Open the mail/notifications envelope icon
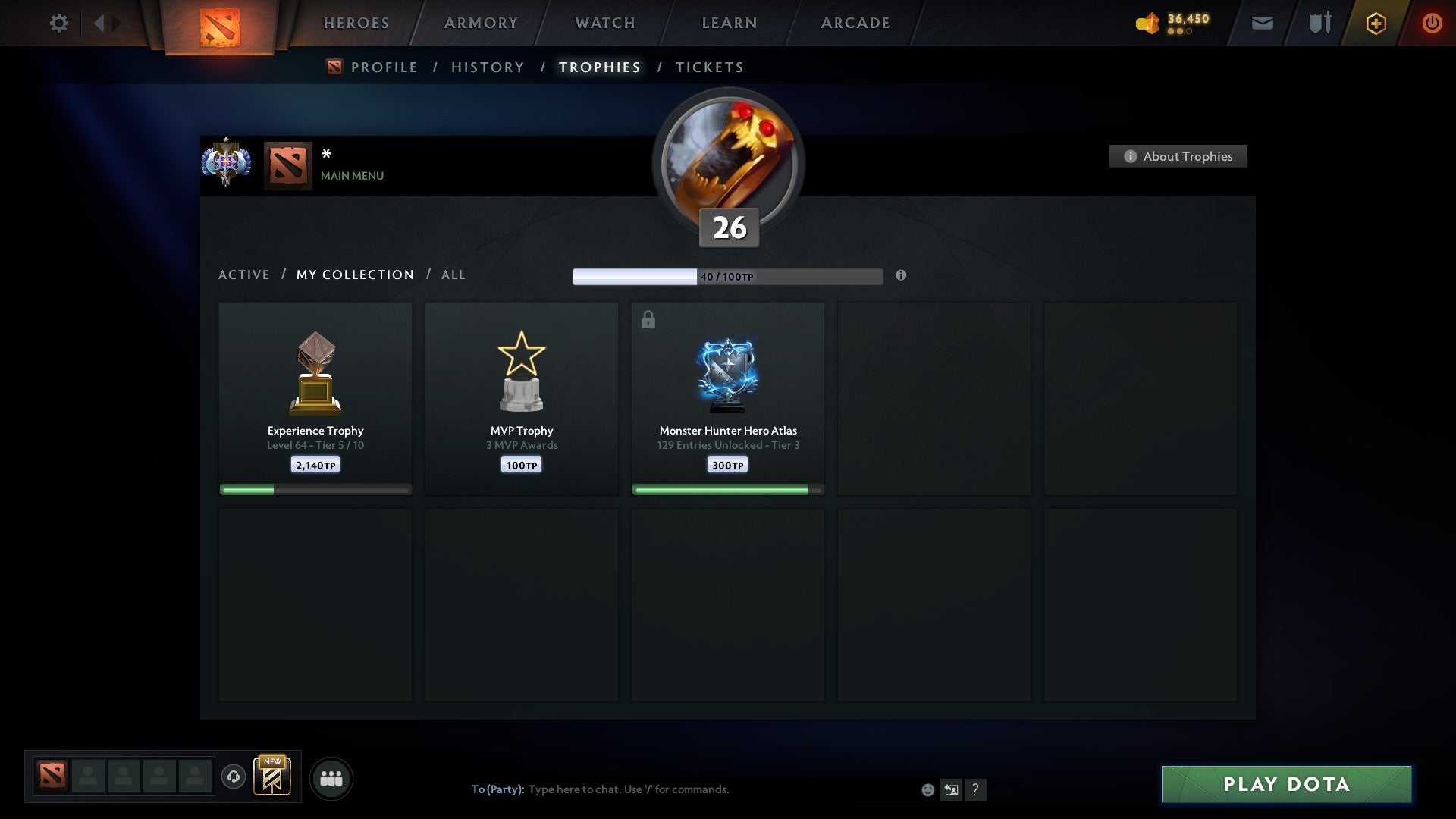This screenshot has height=819, width=1456. coord(1262,23)
